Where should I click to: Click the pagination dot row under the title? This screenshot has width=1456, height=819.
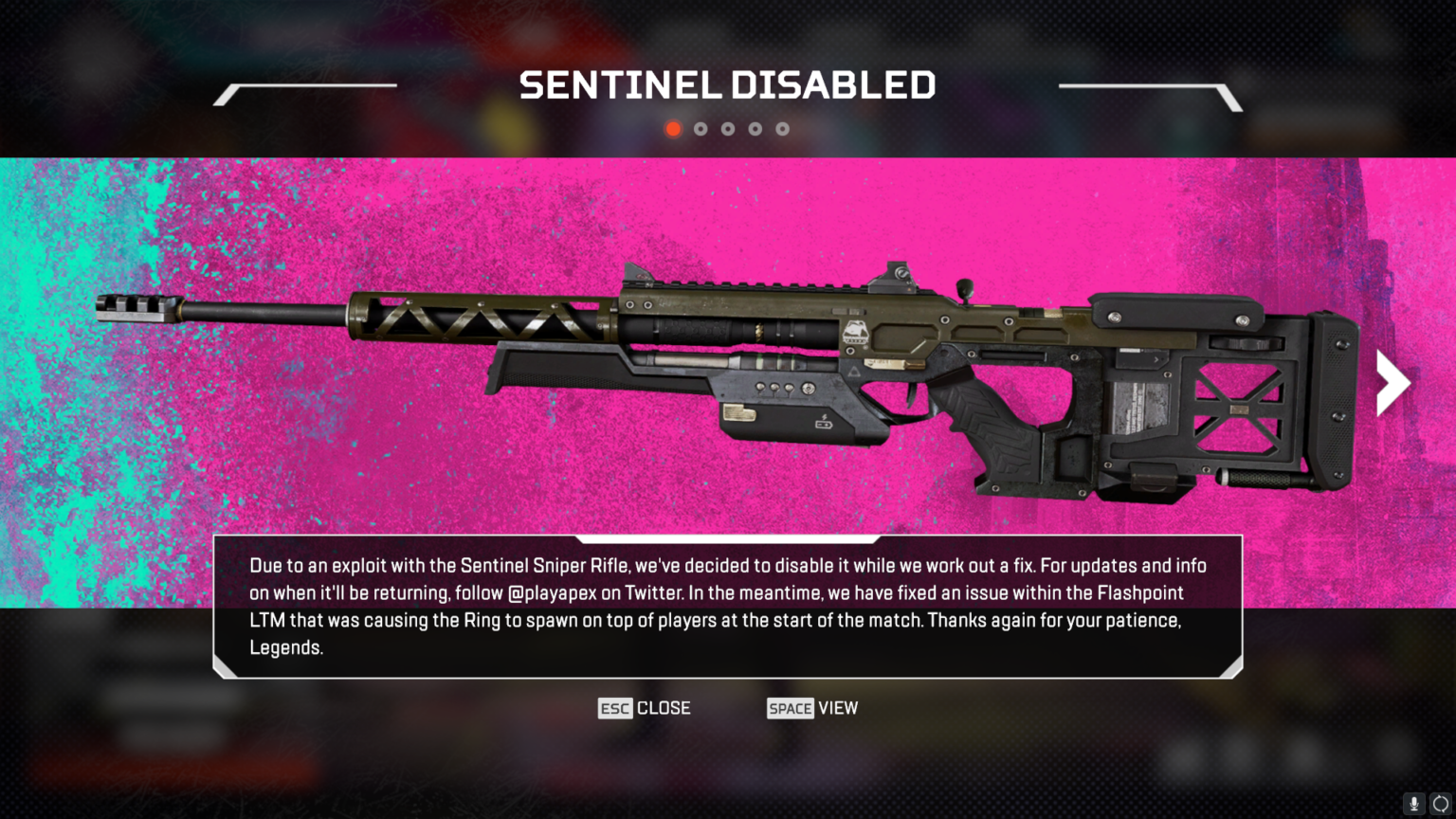[728, 128]
